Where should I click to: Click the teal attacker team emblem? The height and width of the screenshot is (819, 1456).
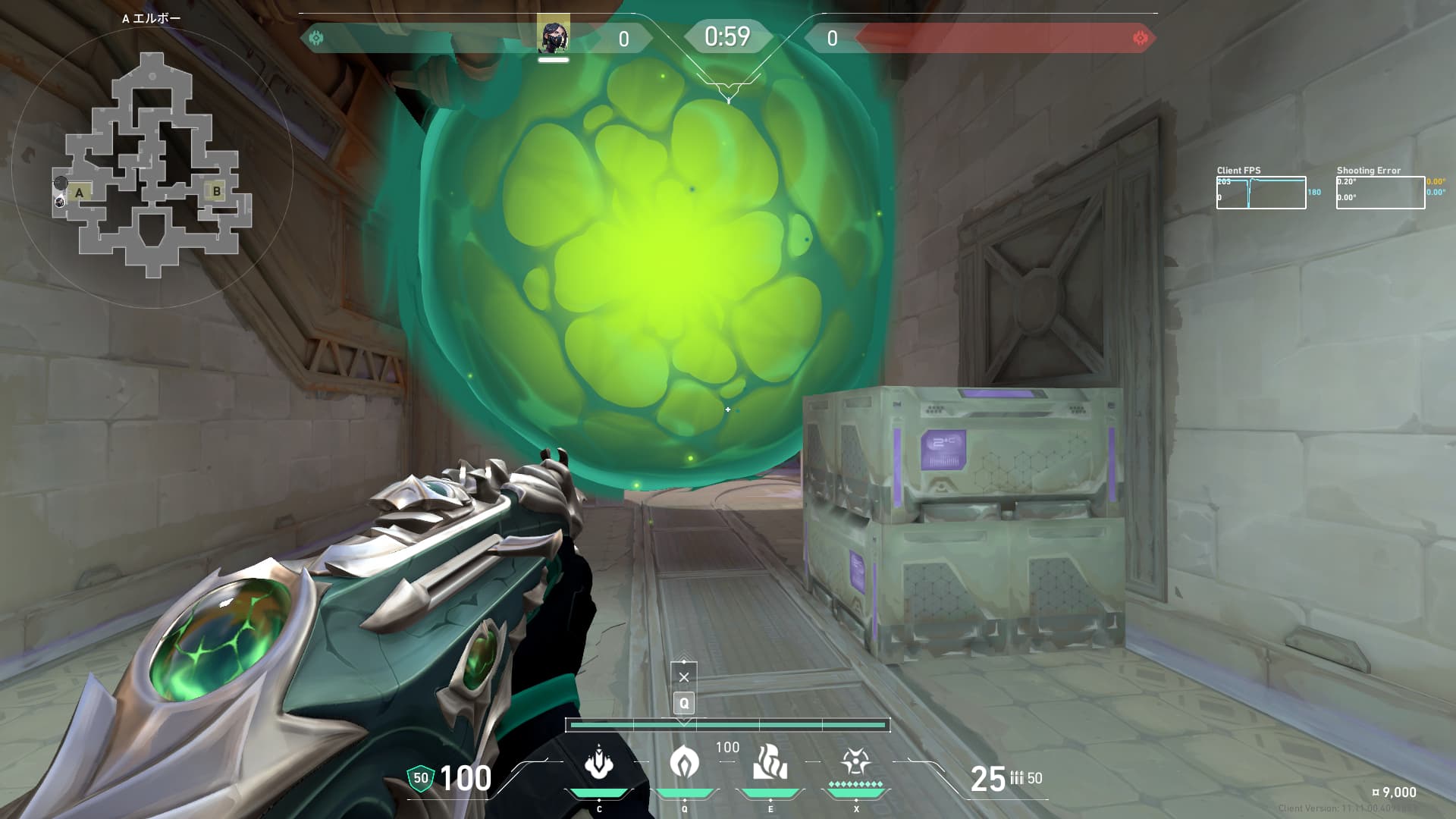click(317, 38)
